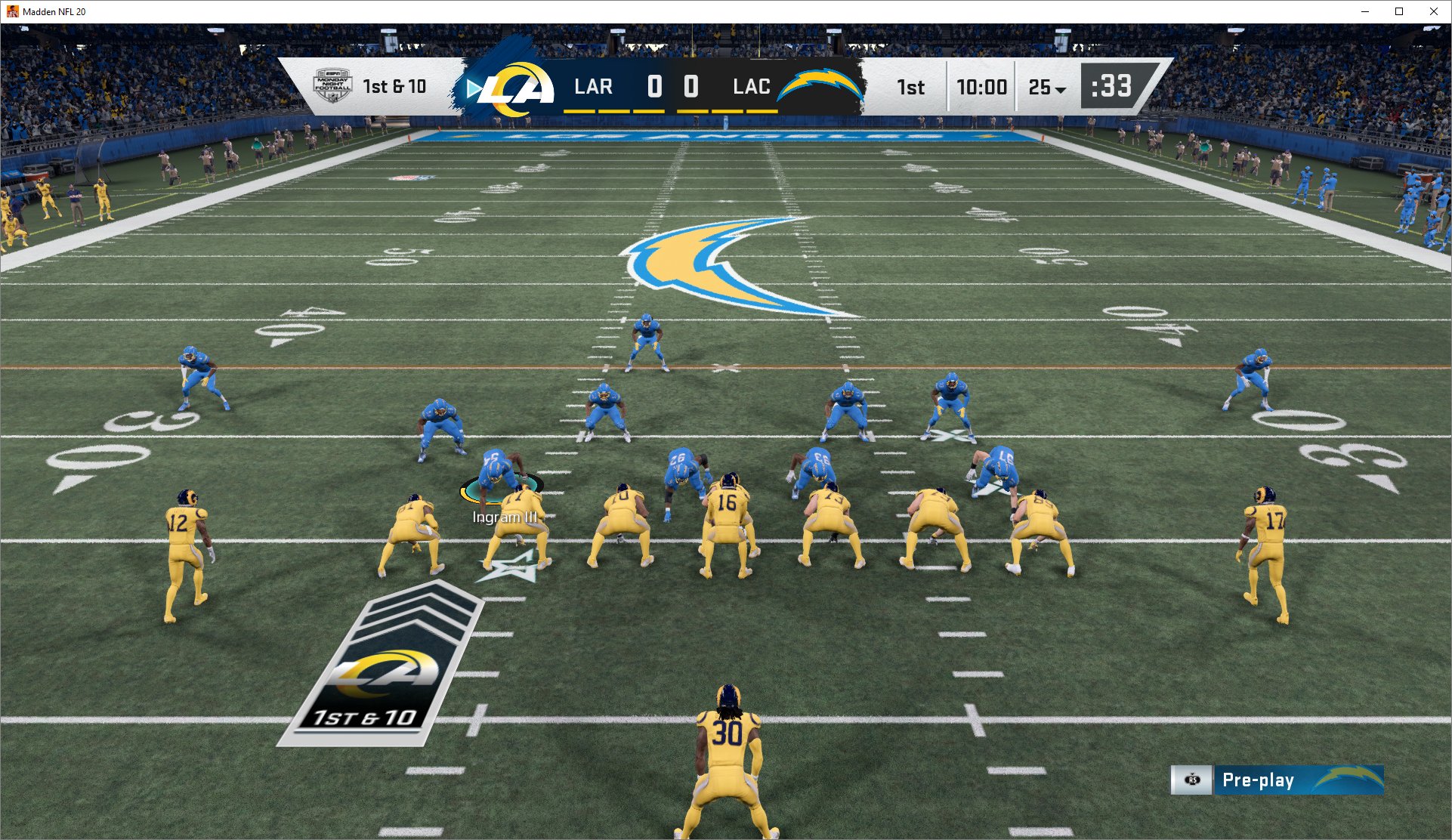1452x840 pixels.
Task: Open the 25 dropdown on the scoreboard
Action: tap(1041, 87)
